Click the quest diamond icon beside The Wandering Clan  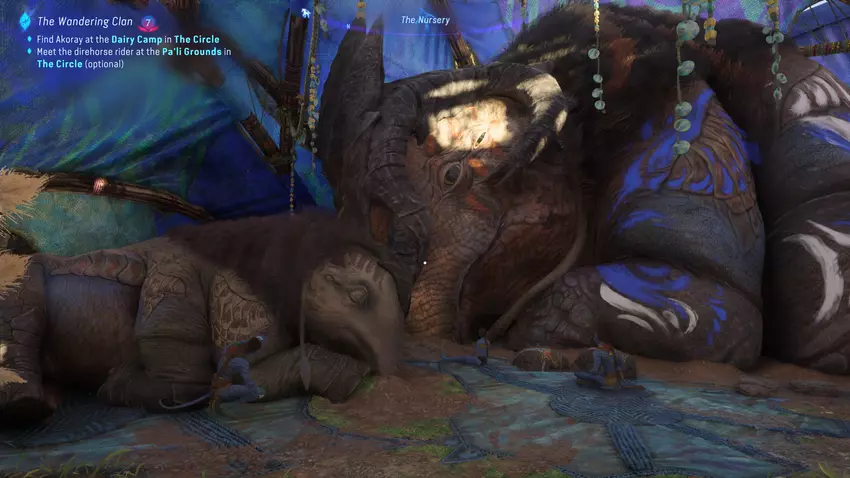[24, 19]
